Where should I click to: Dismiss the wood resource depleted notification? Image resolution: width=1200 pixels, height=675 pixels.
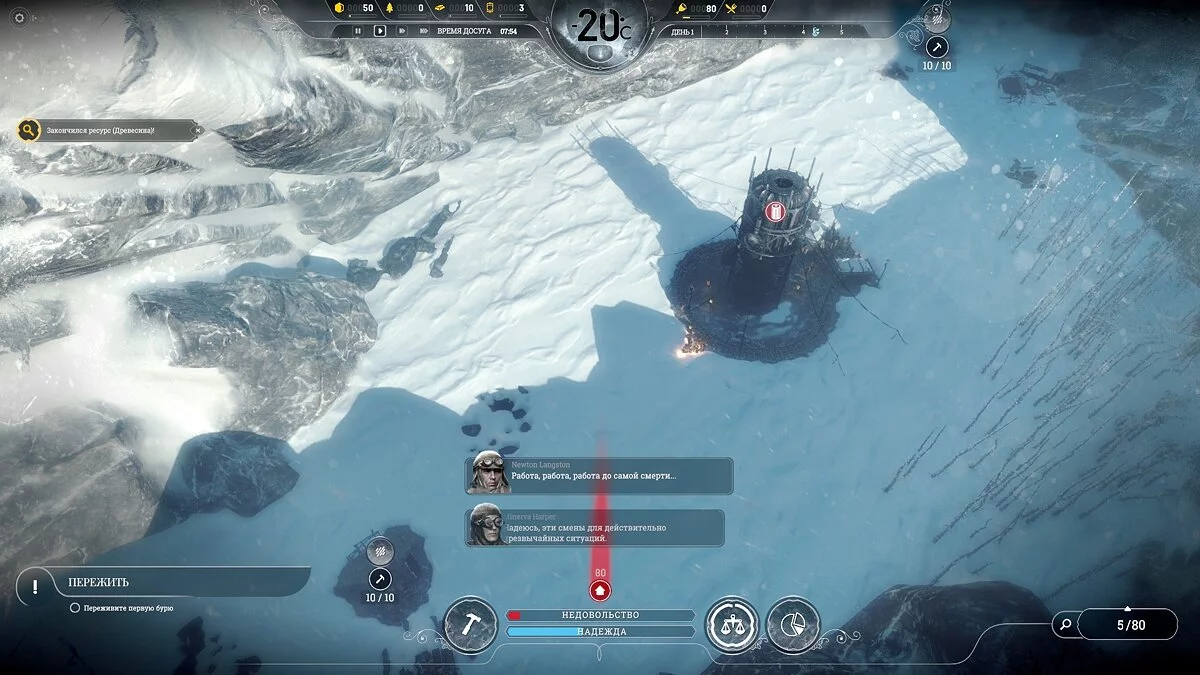pos(198,130)
